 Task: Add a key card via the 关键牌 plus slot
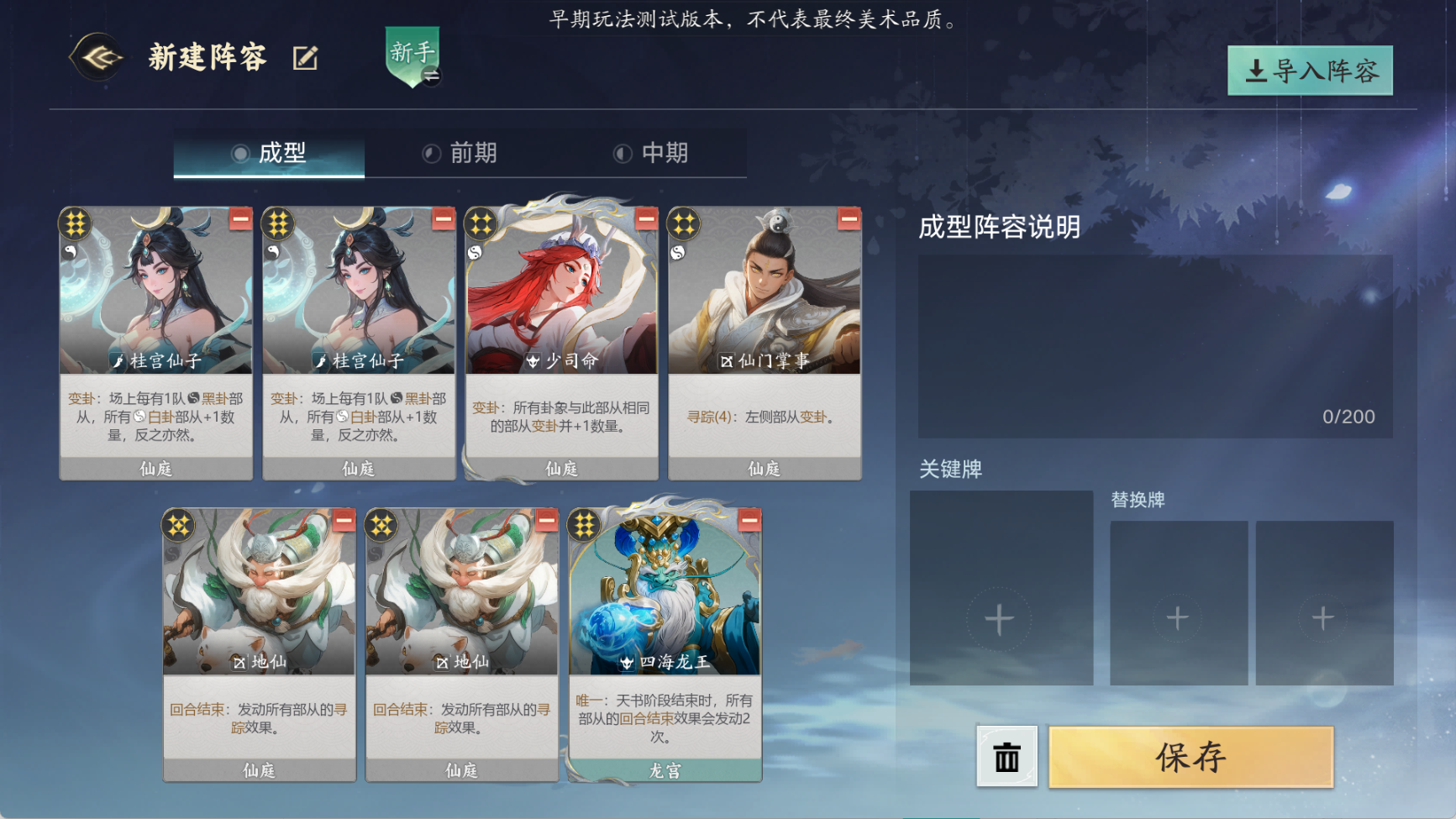[x=998, y=619]
